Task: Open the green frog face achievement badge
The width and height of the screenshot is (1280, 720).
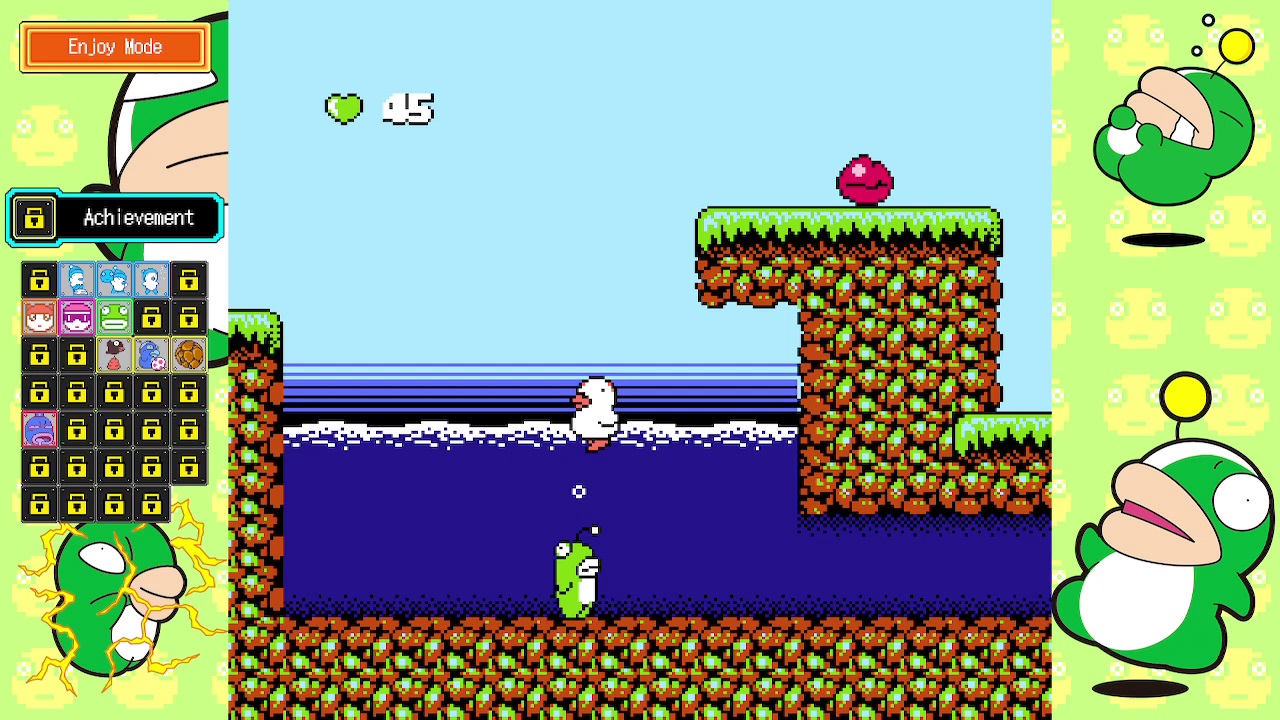Action: click(114, 318)
